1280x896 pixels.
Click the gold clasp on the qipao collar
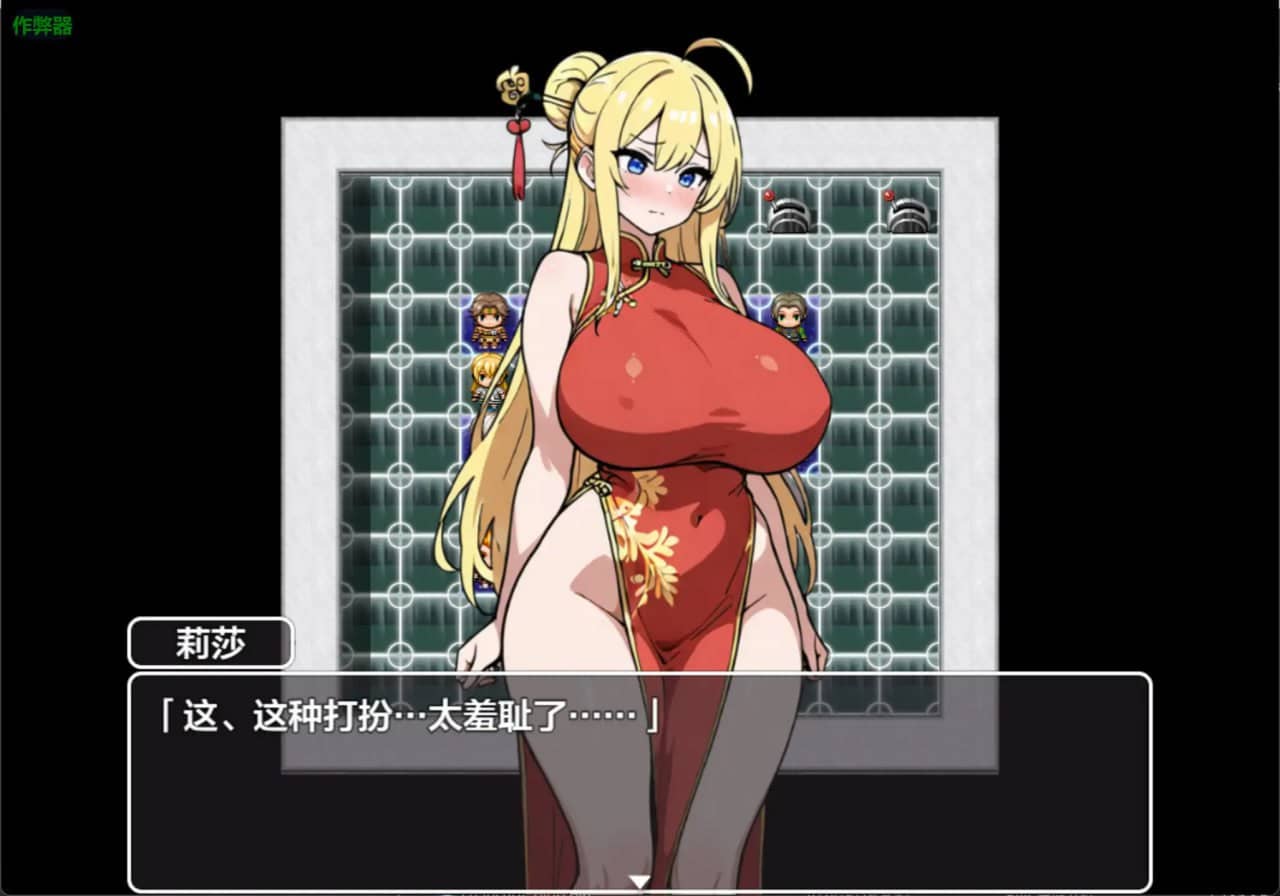point(650,263)
